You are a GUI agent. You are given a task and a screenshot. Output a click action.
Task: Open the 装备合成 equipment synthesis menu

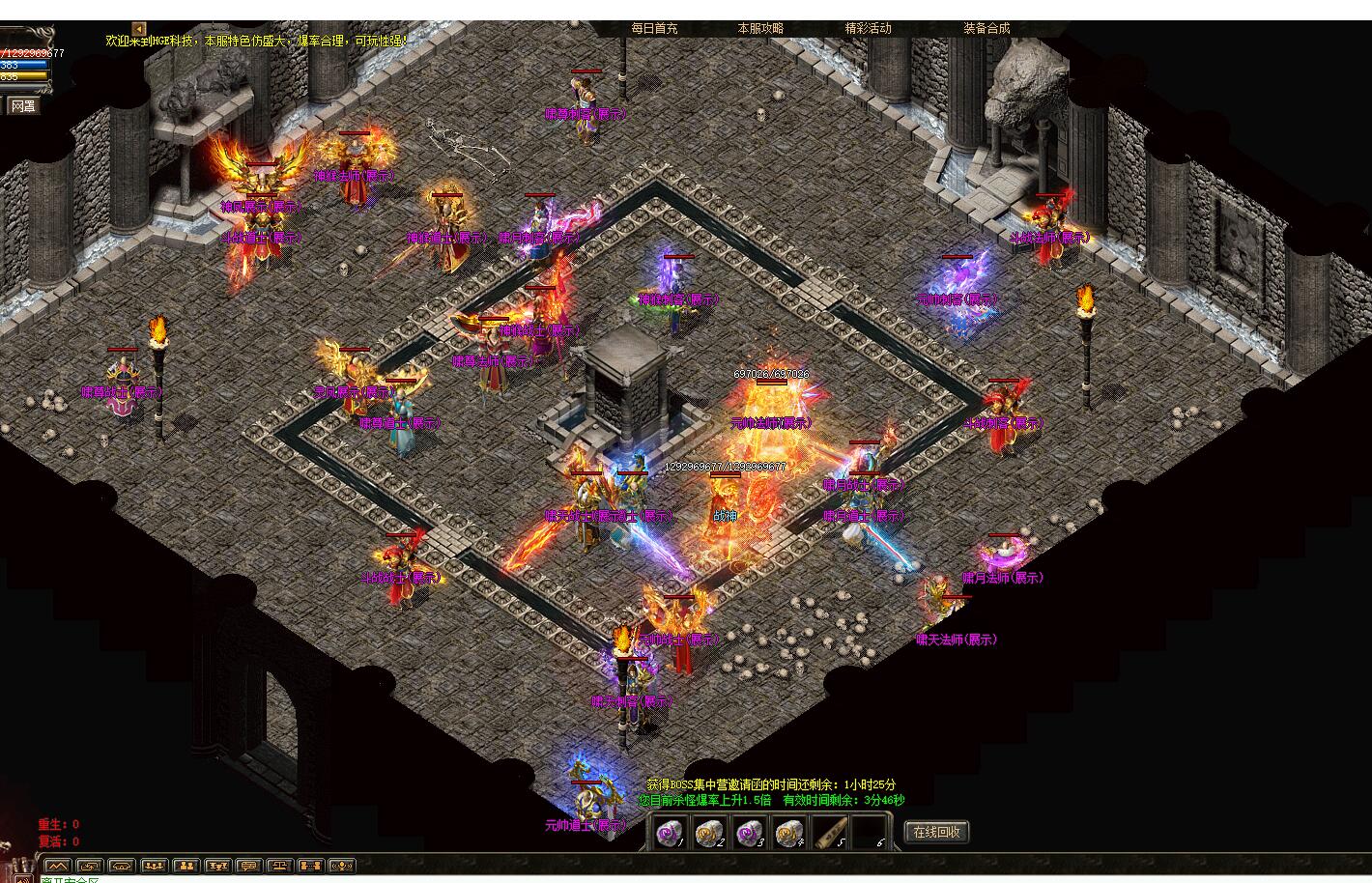986,29
